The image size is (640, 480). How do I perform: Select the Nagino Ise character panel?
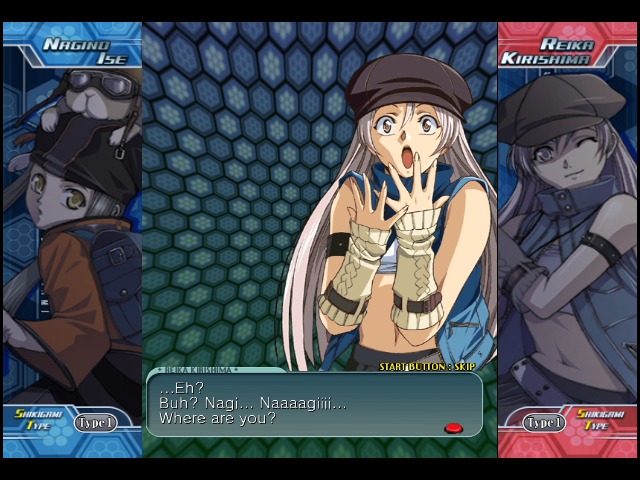(72, 230)
